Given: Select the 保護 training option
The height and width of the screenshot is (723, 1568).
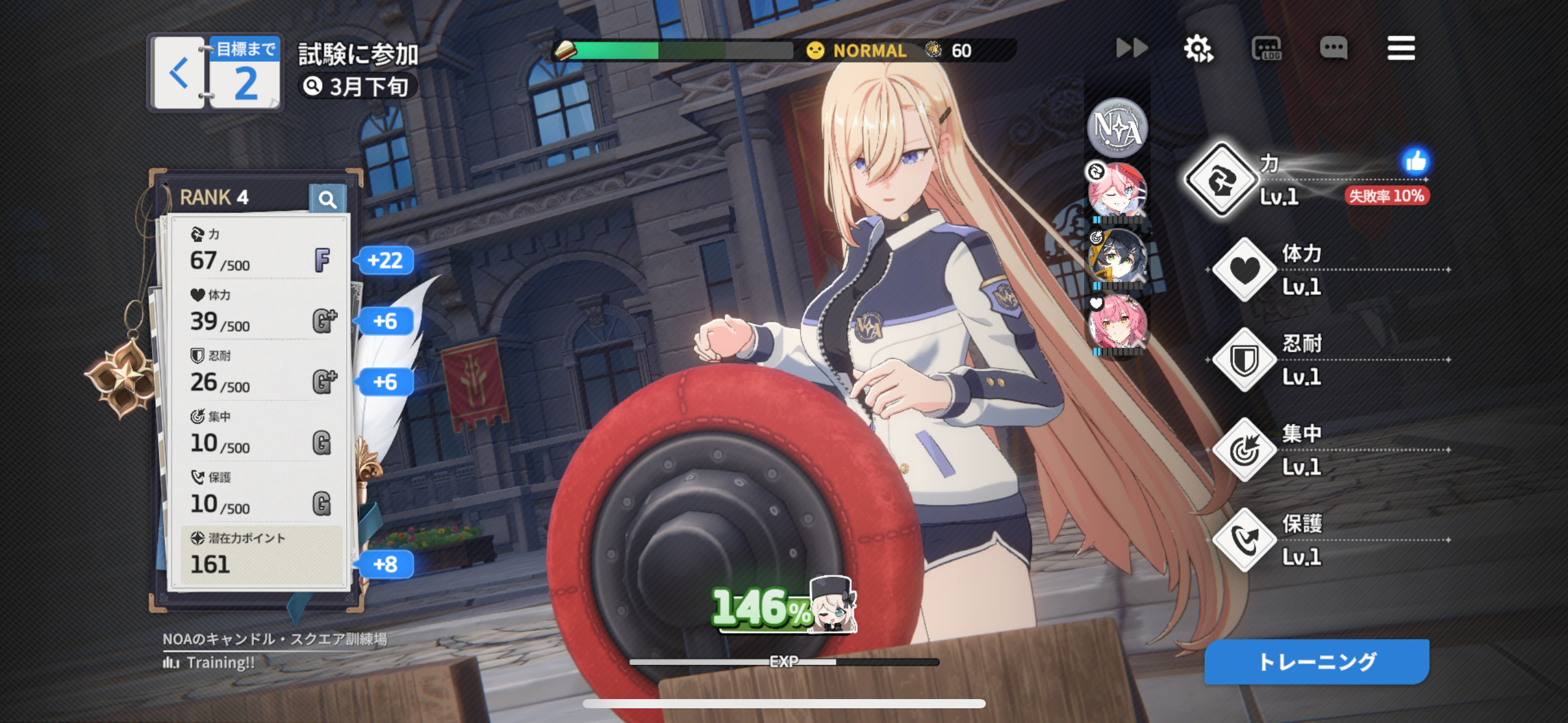Looking at the screenshot, I should 1244,540.
